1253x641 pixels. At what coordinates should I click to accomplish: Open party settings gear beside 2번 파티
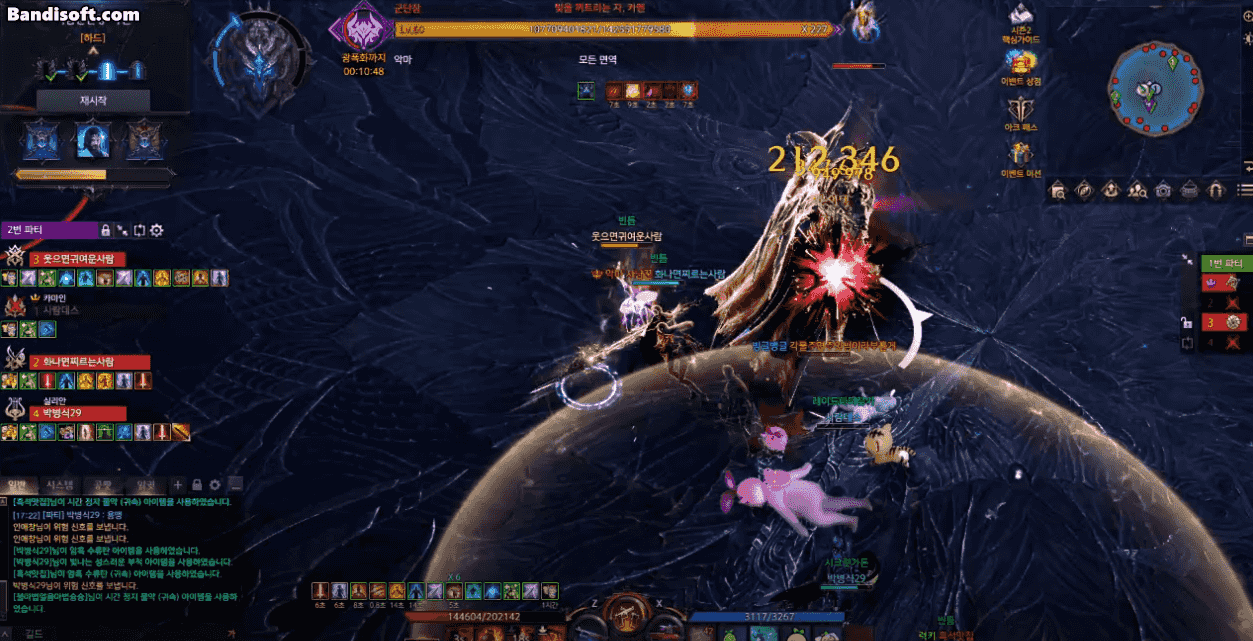157,231
